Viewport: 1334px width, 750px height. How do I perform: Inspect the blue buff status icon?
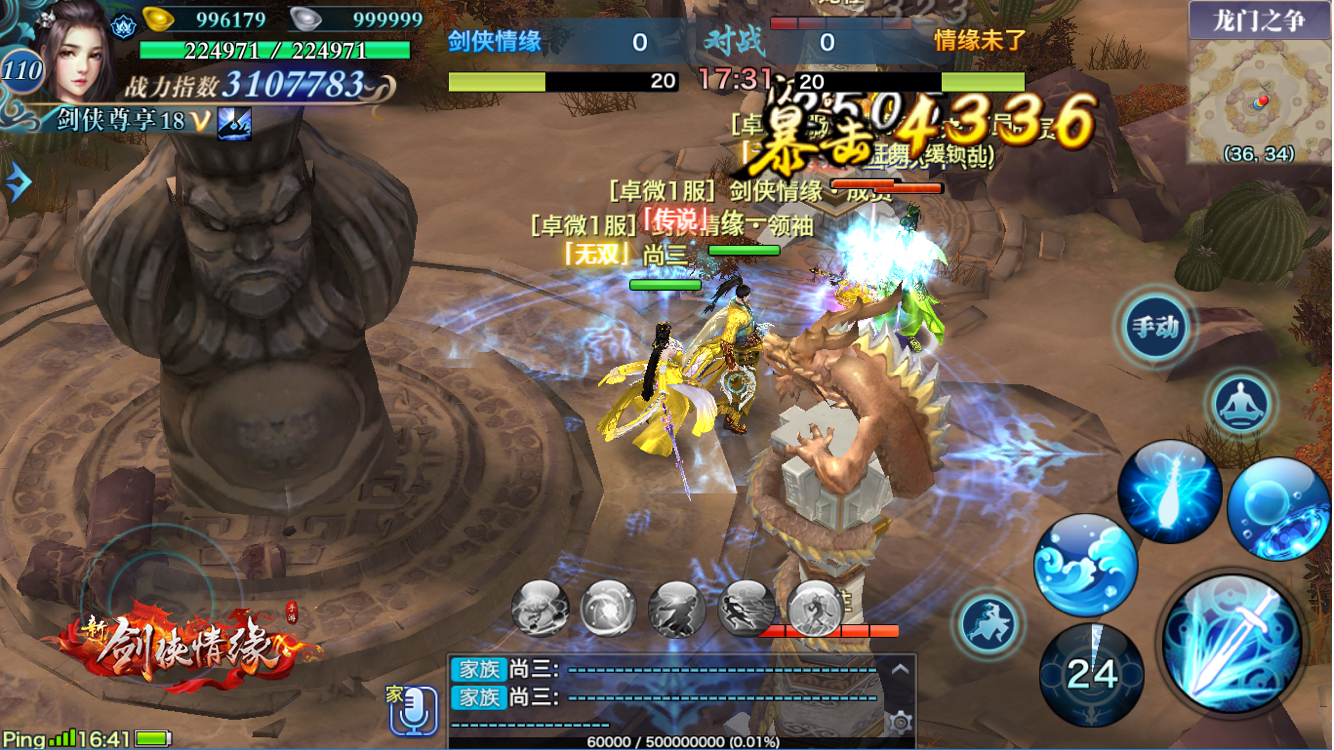point(235,122)
